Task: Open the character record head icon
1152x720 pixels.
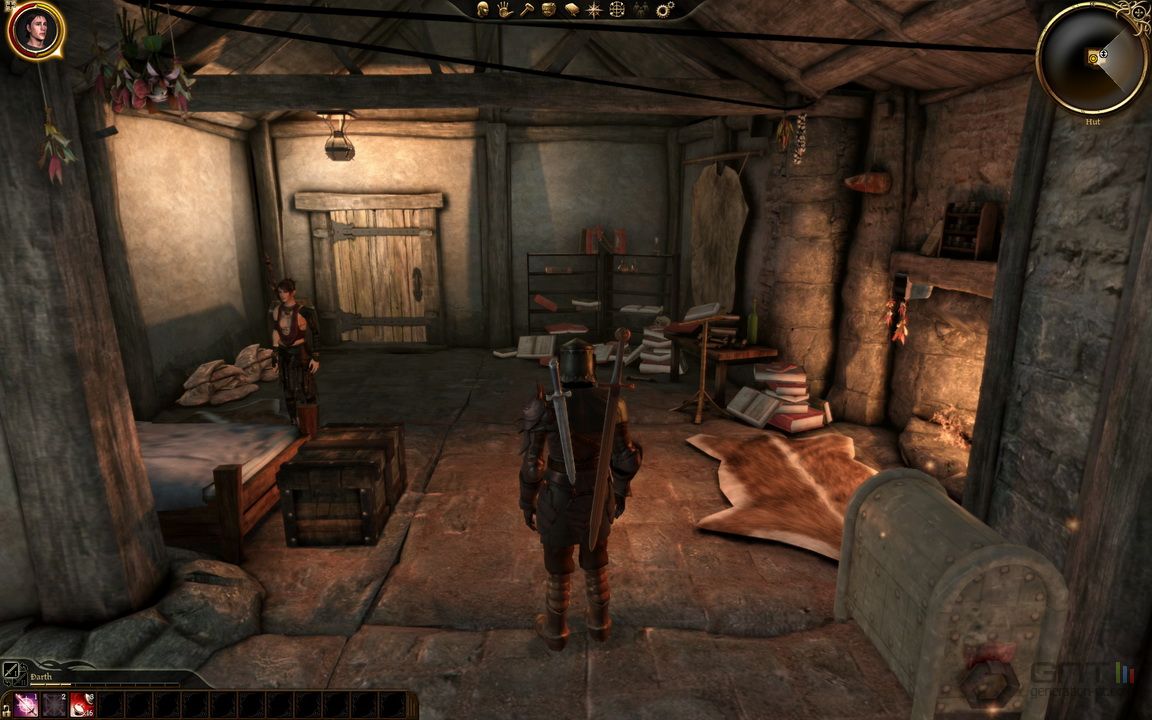Action: [482, 9]
